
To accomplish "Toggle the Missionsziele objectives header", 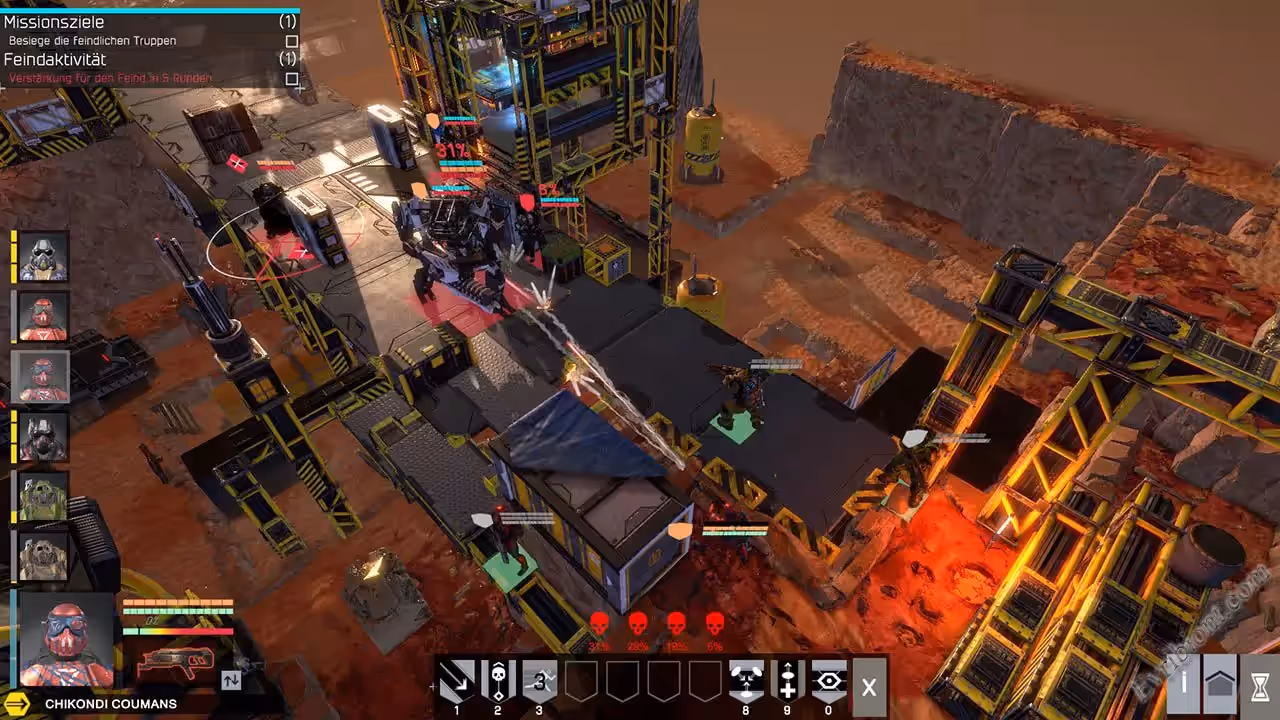I will click(x=54, y=22).
